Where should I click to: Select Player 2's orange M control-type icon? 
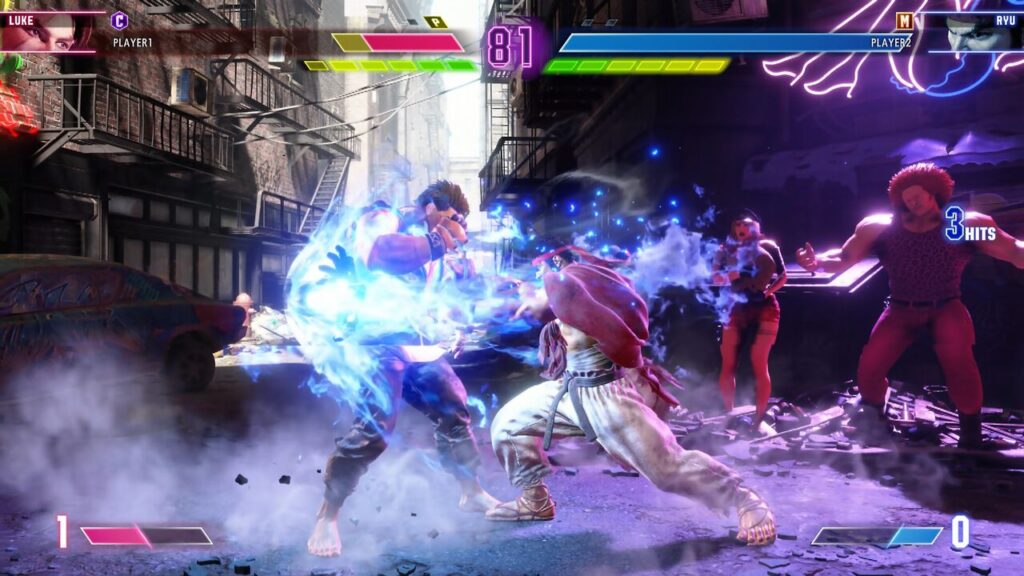click(x=904, y=20)
